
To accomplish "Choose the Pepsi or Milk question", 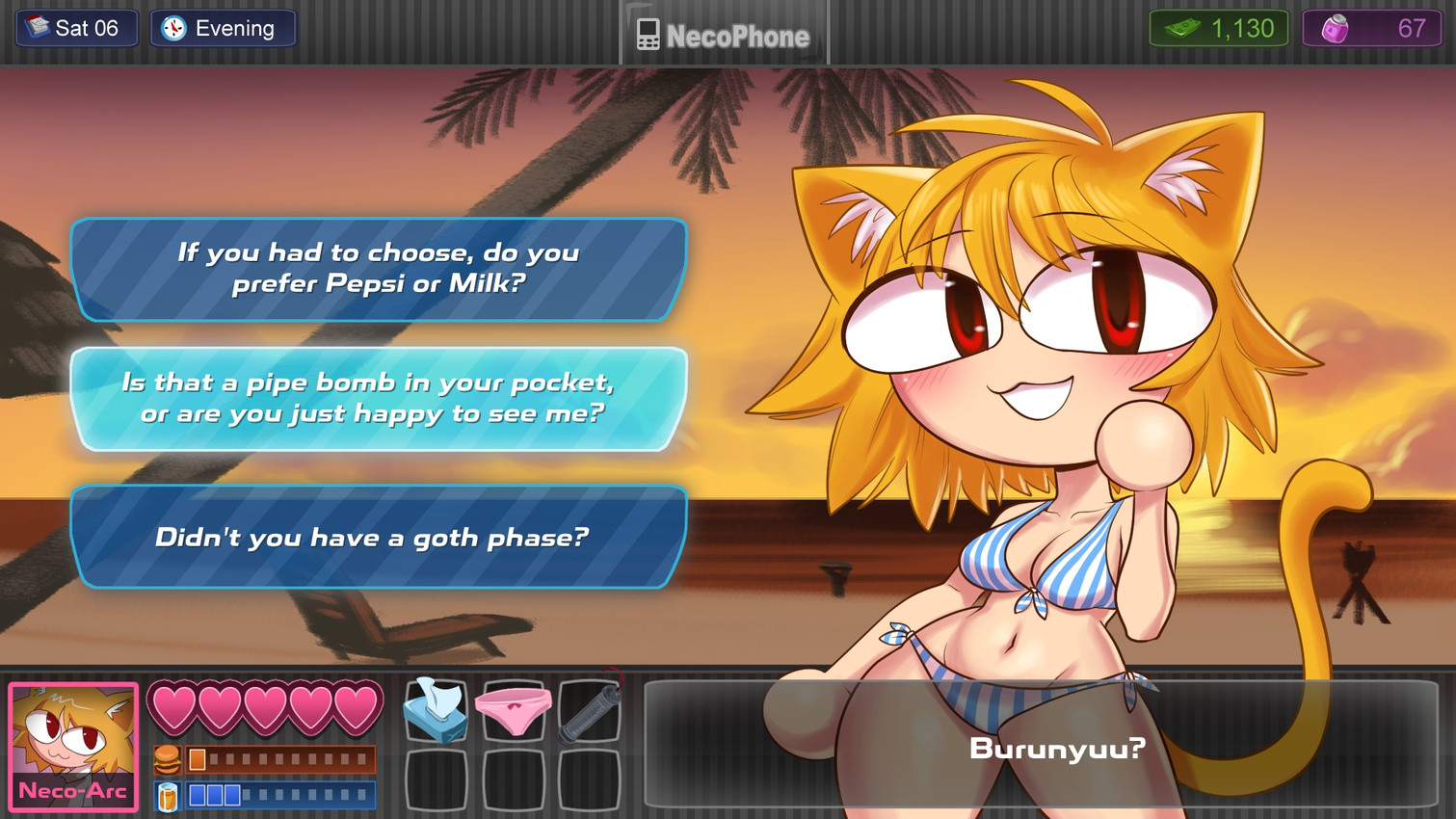I will click(x=379, y=269).
